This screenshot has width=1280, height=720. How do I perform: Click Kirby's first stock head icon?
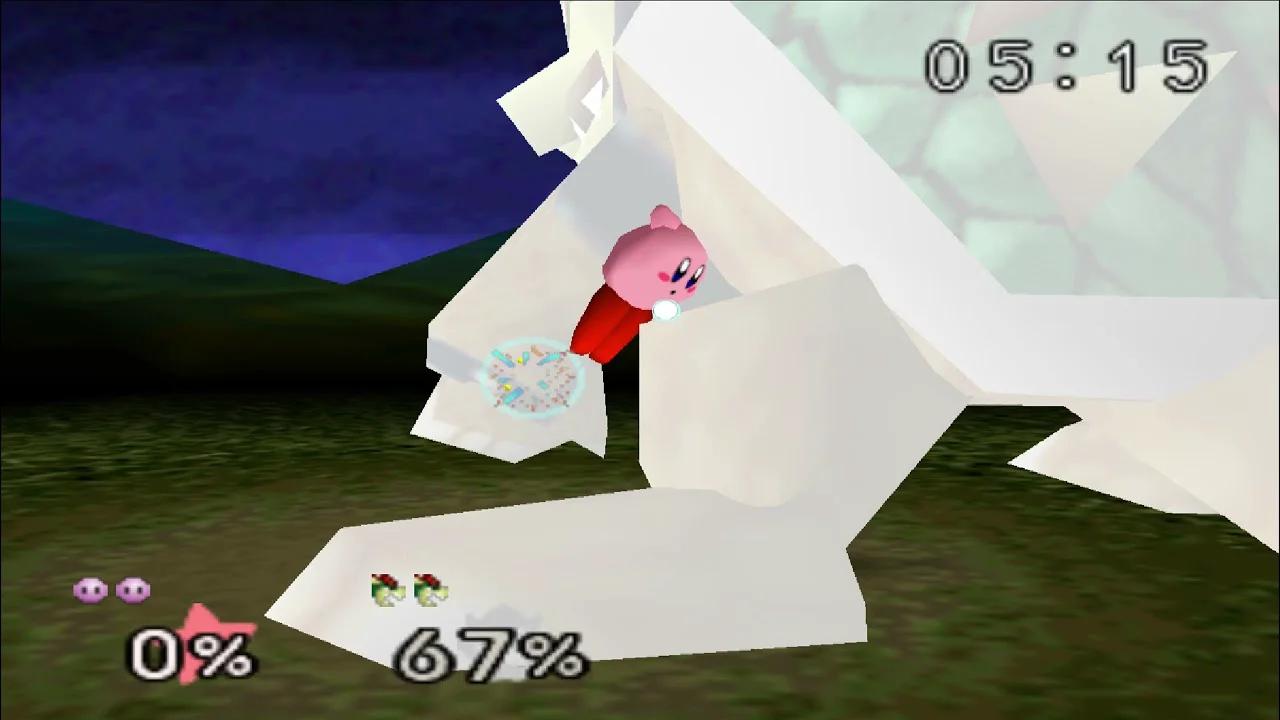tap(92, 590)
